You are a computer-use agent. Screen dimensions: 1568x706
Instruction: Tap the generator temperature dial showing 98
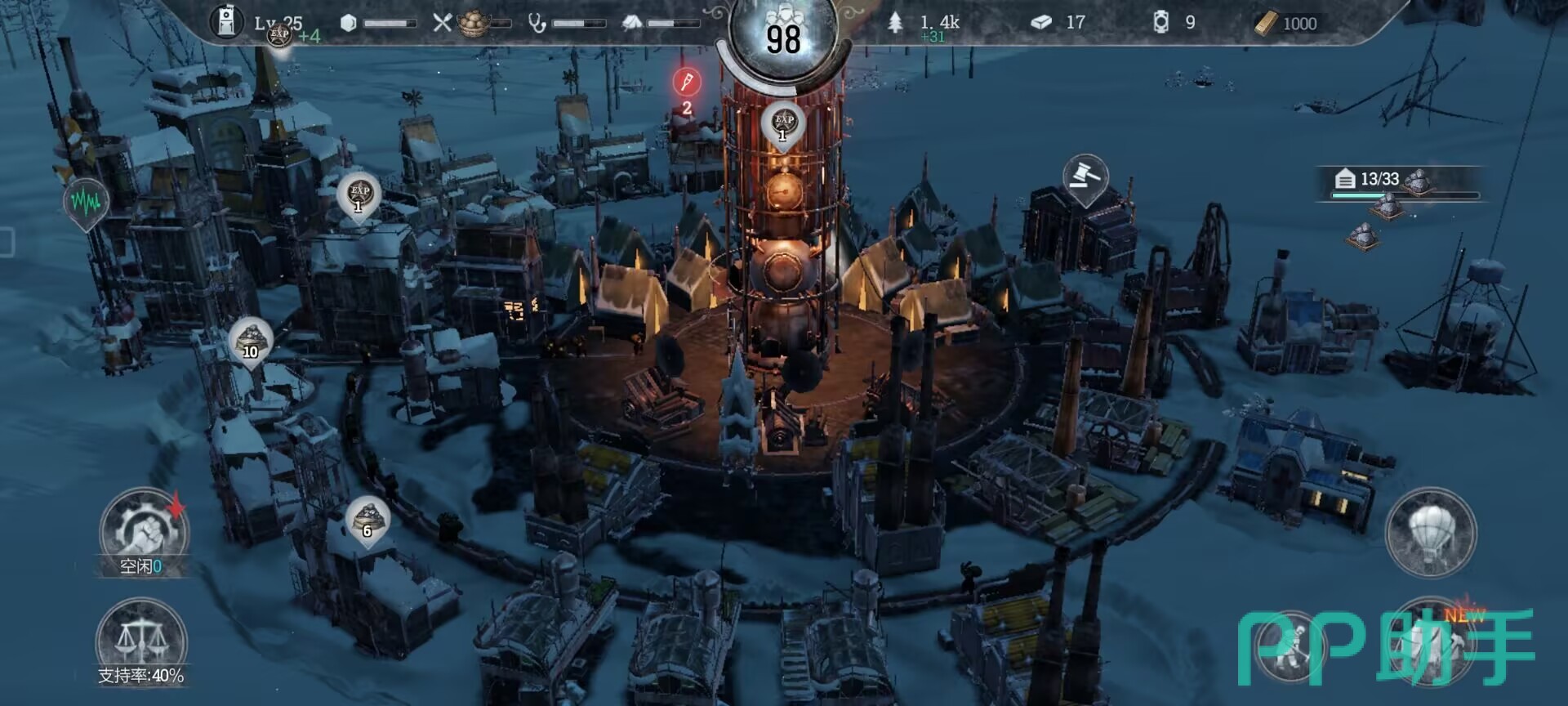[x=782, y=38]
